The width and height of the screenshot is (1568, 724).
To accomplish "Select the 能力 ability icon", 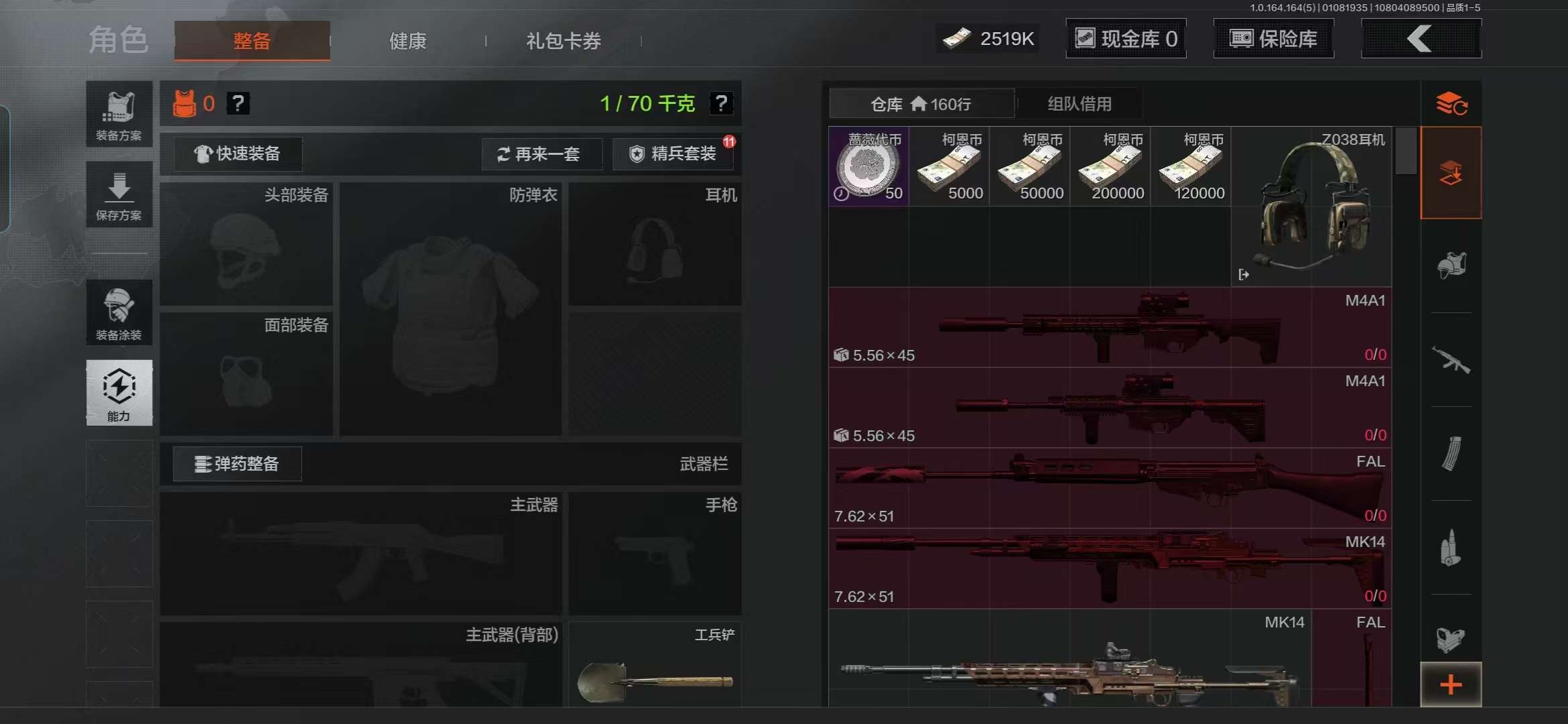I will [119, 394].
